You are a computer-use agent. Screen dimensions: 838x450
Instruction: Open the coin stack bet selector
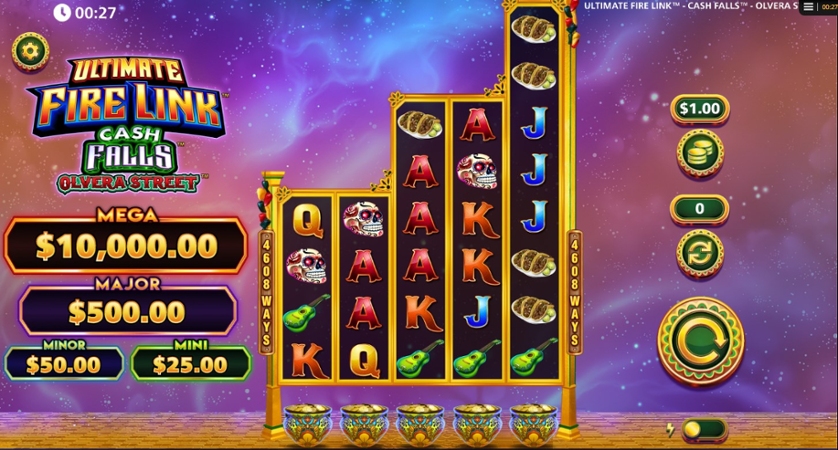pyautogui.click(x=699, y=153)
